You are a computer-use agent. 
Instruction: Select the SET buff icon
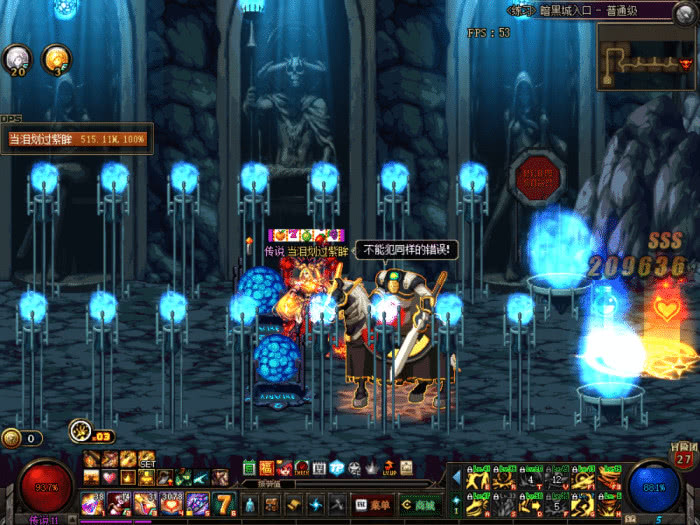point(146,460)
